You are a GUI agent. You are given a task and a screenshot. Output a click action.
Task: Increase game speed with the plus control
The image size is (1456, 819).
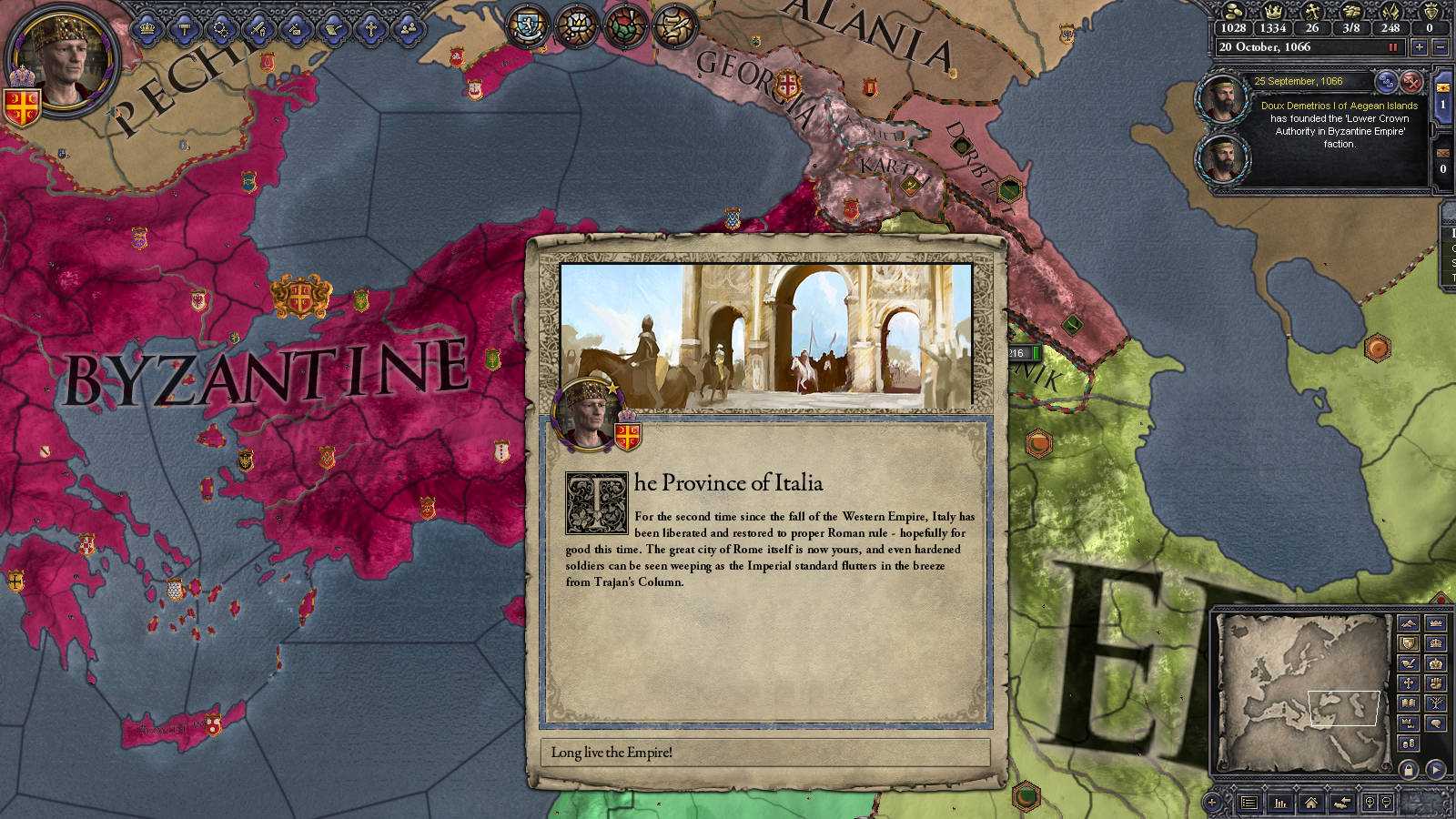pos(1419,47)
